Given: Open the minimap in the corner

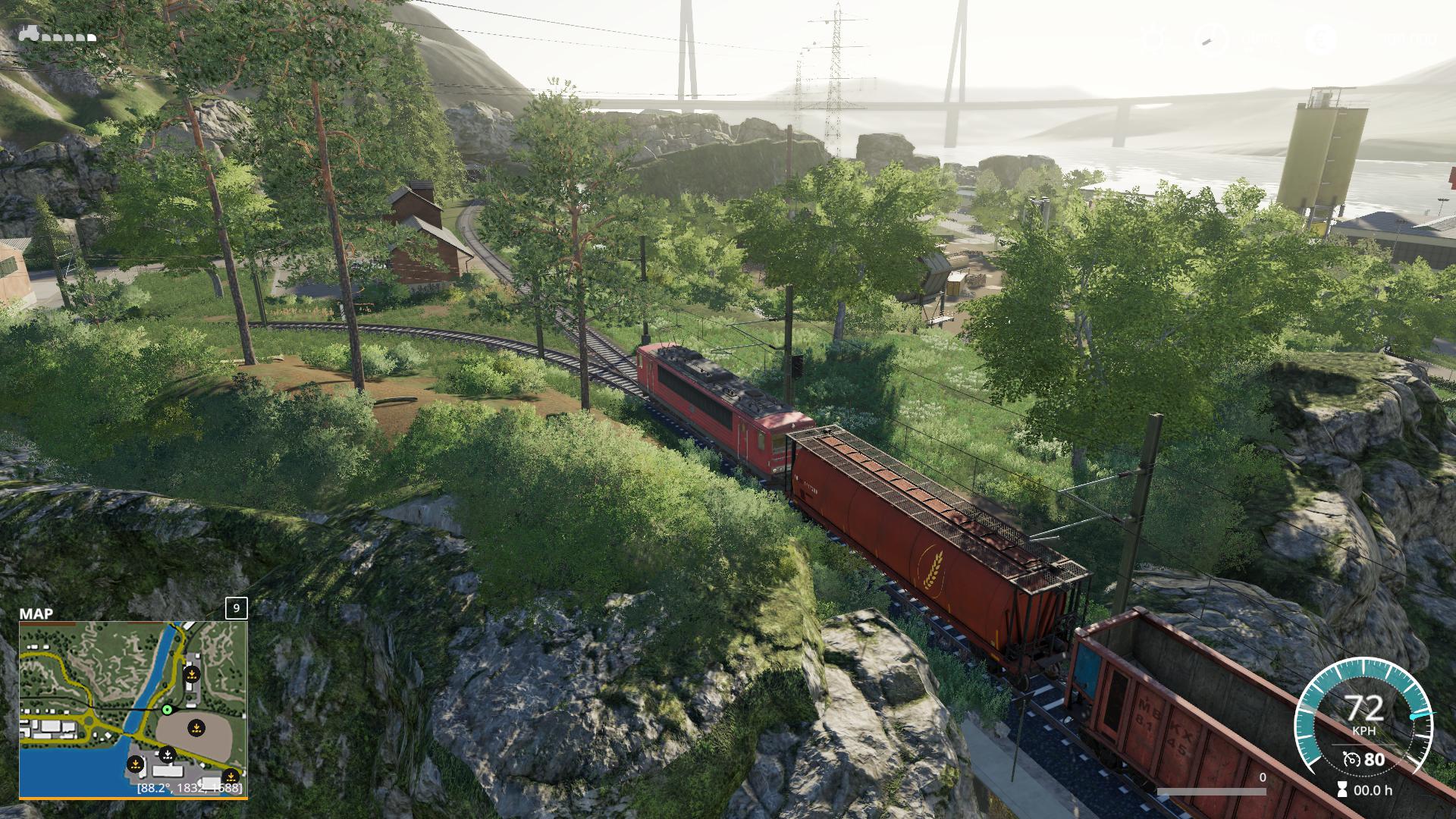Looking at the screenshot, I should 133,709.
